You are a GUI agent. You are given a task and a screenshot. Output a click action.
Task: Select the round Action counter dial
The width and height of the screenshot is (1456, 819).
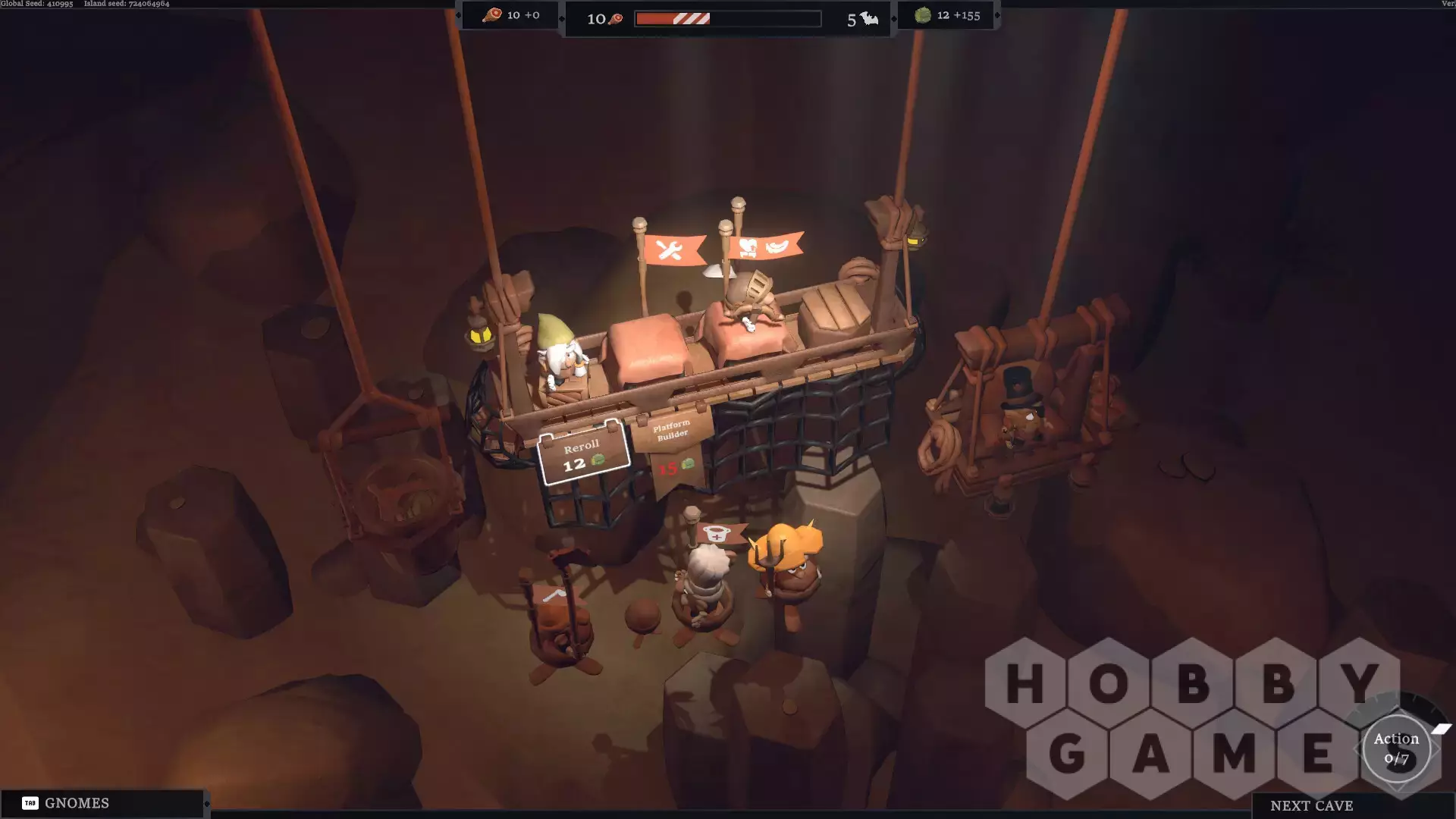point(1396,748)
